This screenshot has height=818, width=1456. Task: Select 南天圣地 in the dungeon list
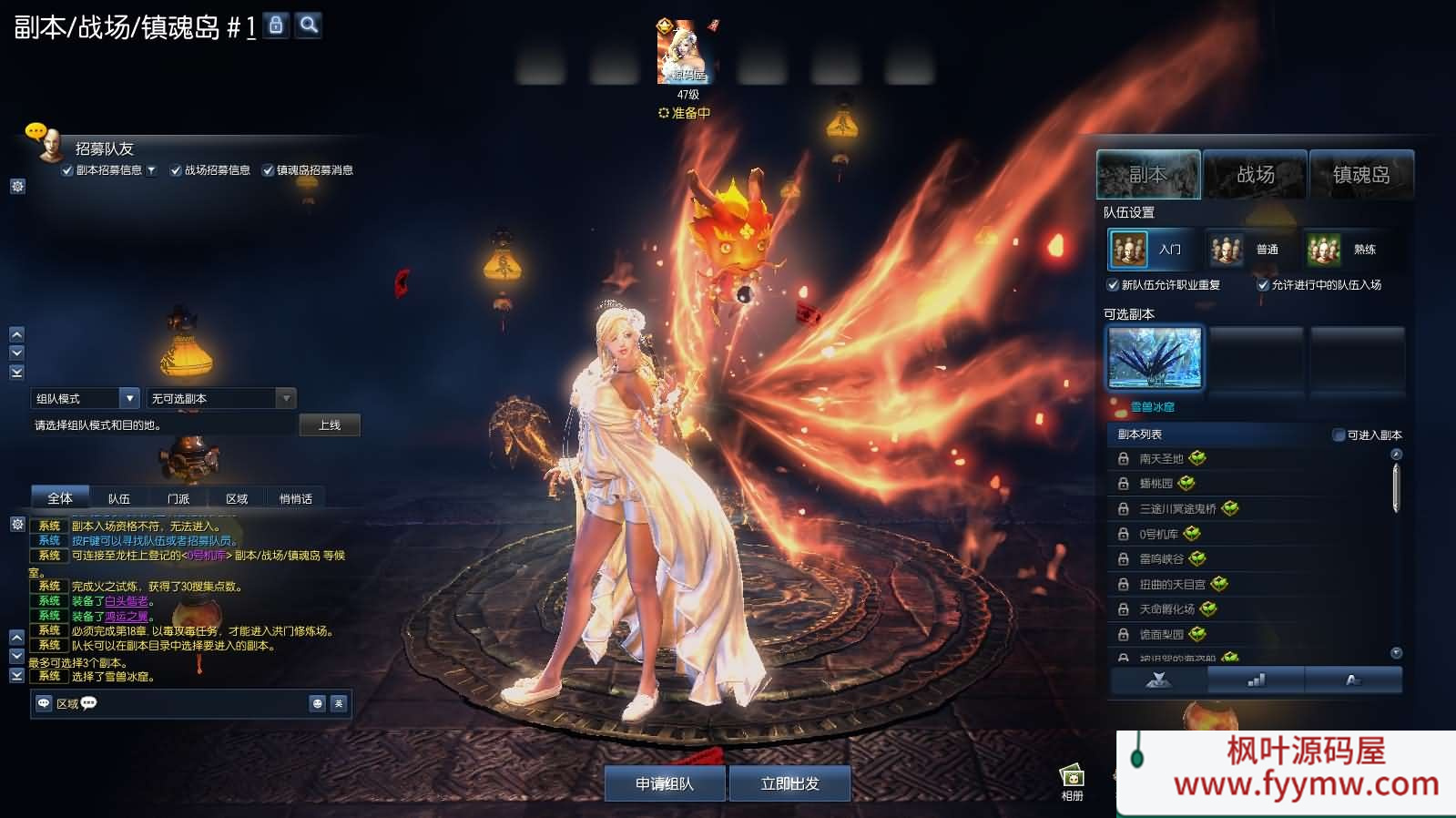pyautogui.click(x=1161, y=459)
